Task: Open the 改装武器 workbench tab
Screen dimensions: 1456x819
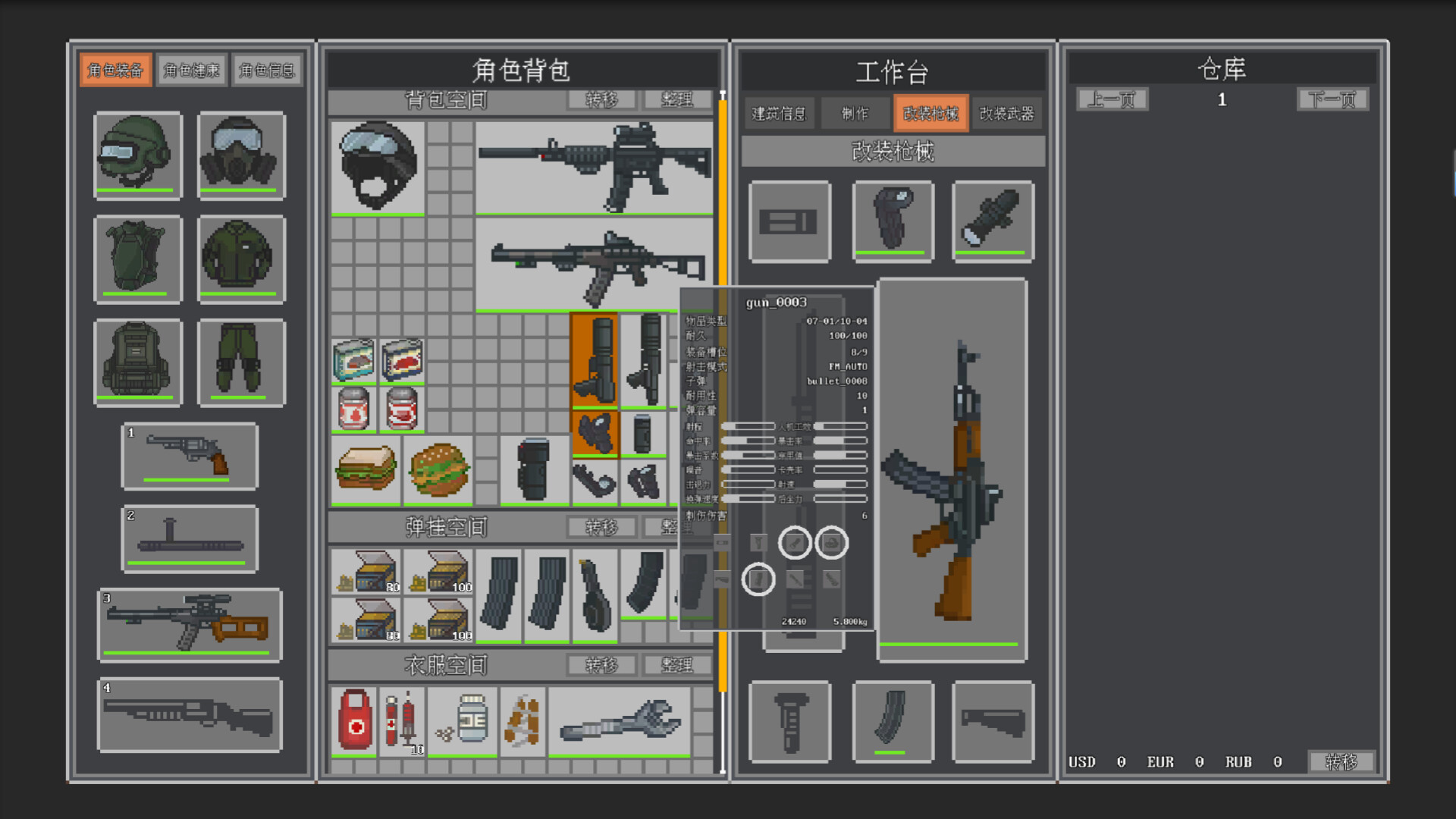Action: pyautogui.click(x=1006, y=113)
